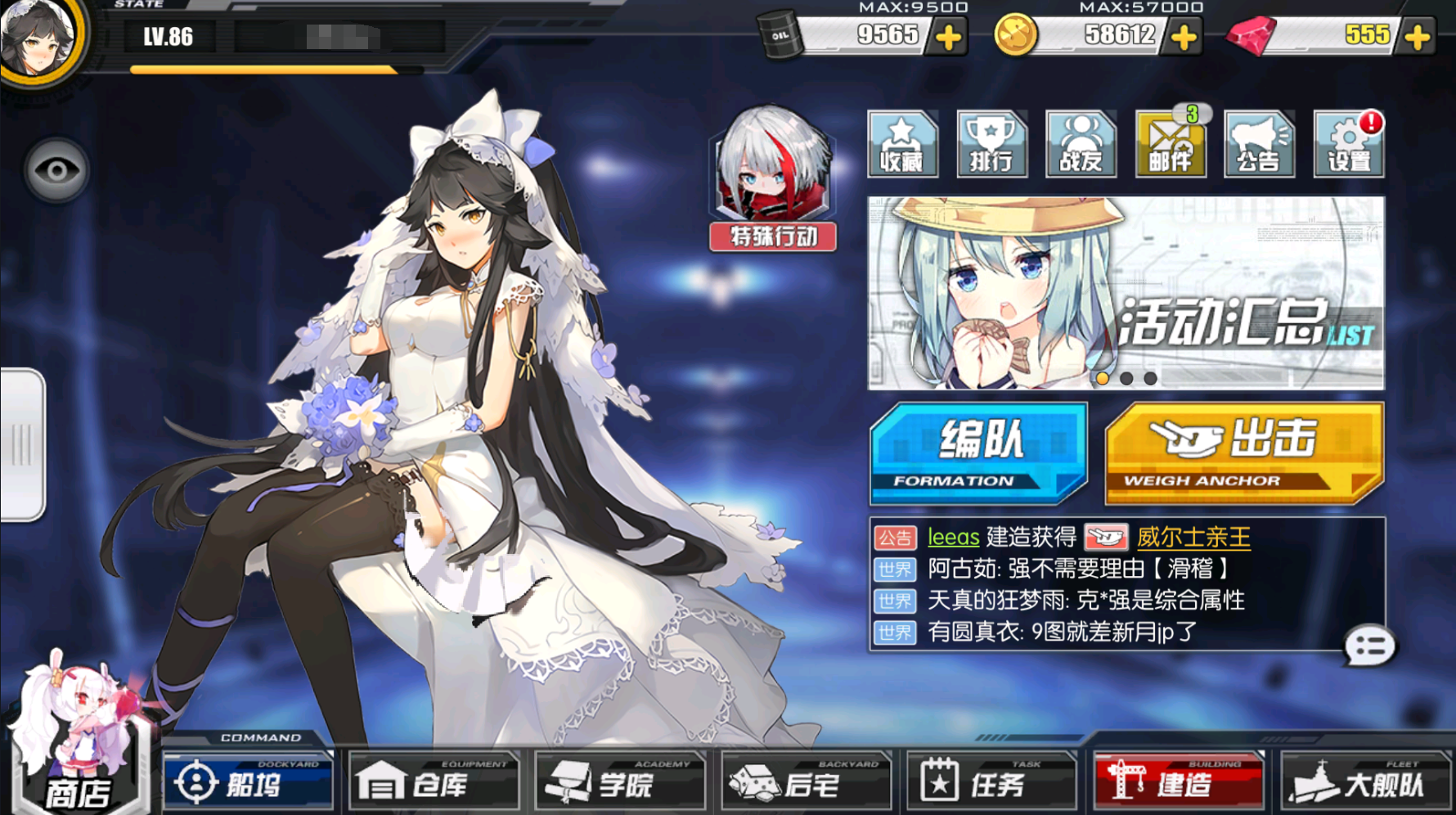Open the 排行 (Rankings) trophy icon
Viewport: 1456px width, 815px height.
[x=990, y=146]
